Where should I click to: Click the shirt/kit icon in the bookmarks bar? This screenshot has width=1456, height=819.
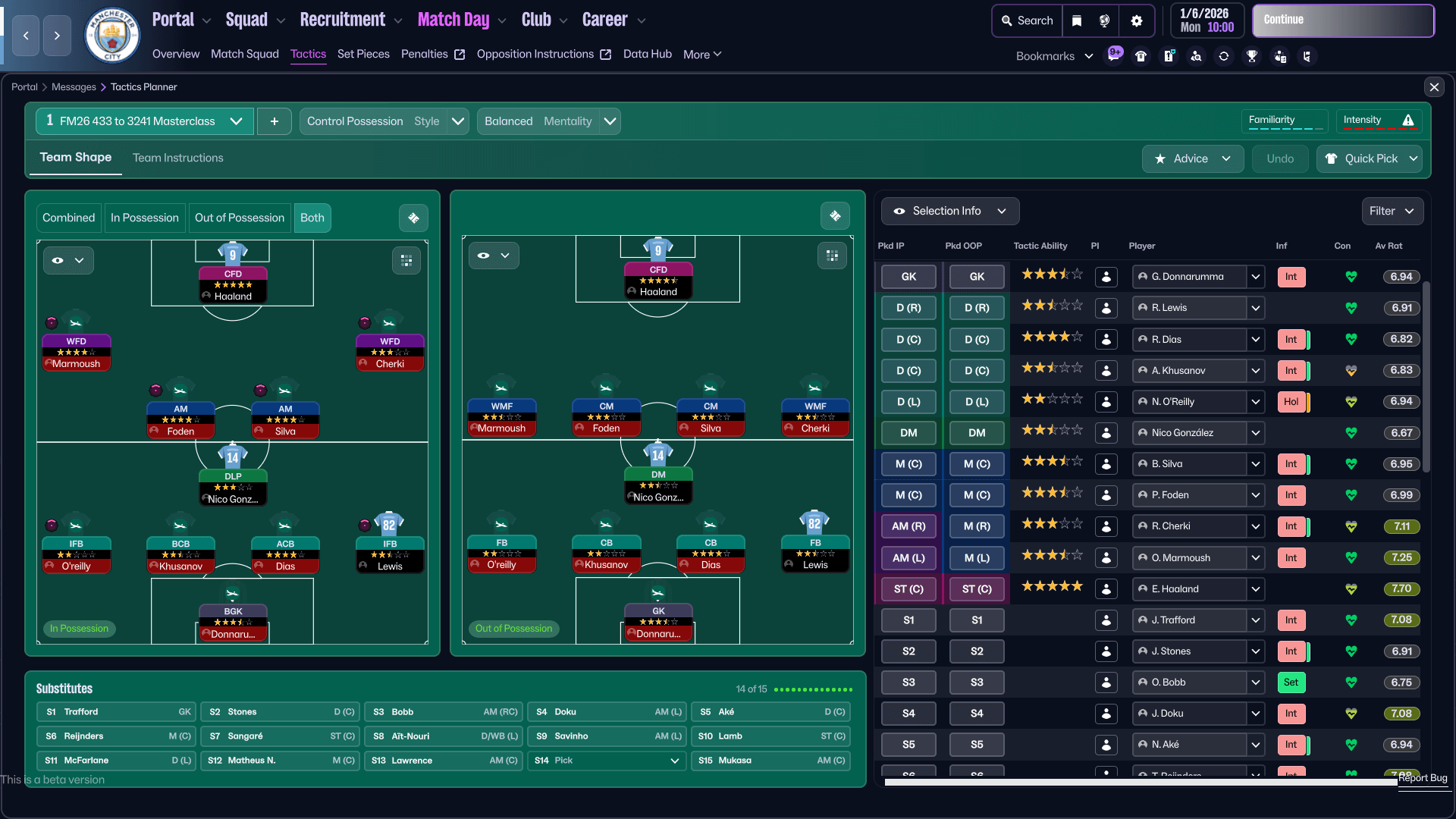(x=1141, y=56)
